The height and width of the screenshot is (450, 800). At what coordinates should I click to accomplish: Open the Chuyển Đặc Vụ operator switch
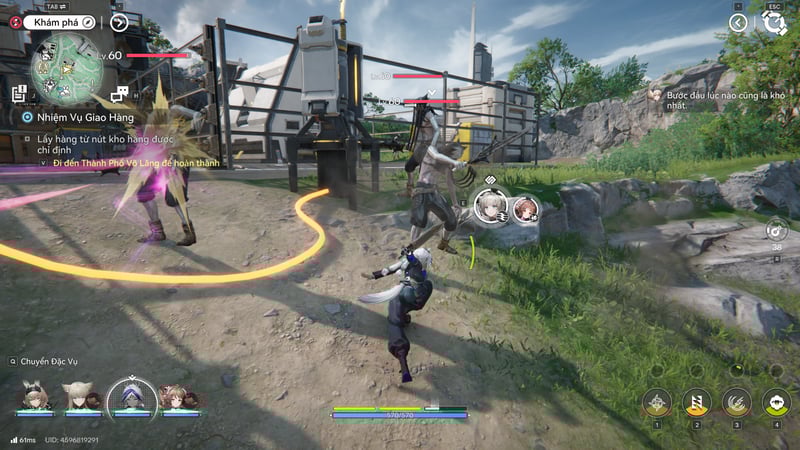(x=52, y=361)
